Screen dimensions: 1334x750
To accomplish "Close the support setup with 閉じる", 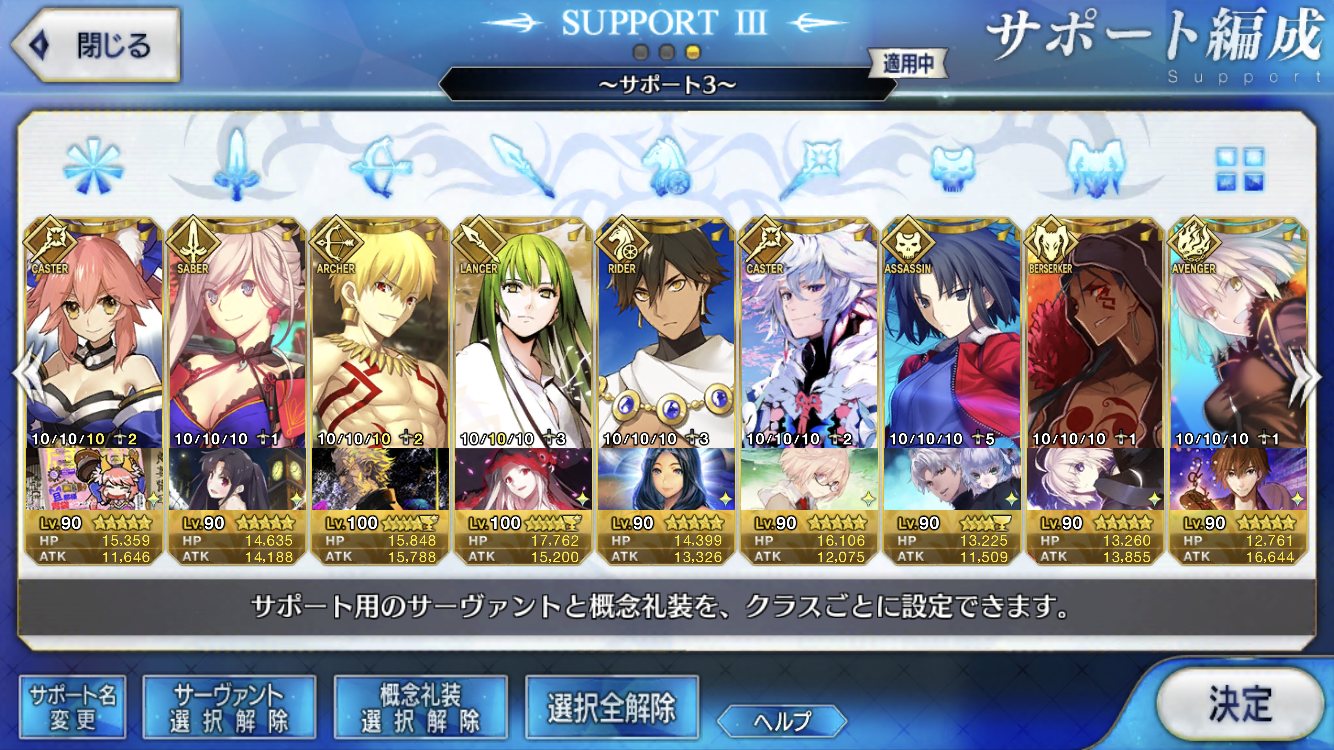I will 93,45.
